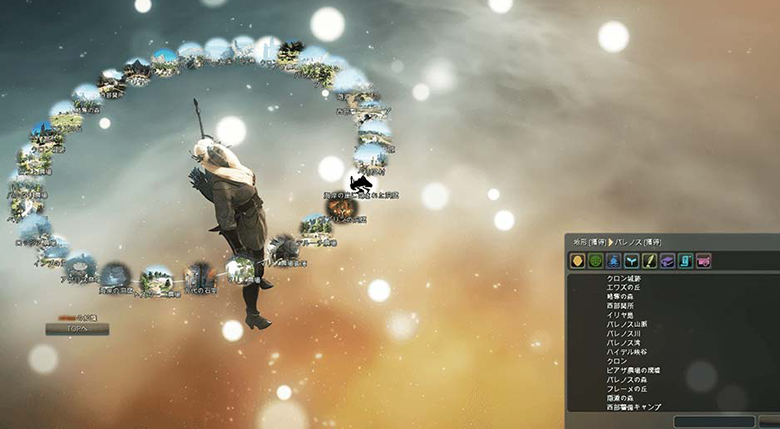
Task: Open the イリヤ島 entry
Action: pos(620,315)
